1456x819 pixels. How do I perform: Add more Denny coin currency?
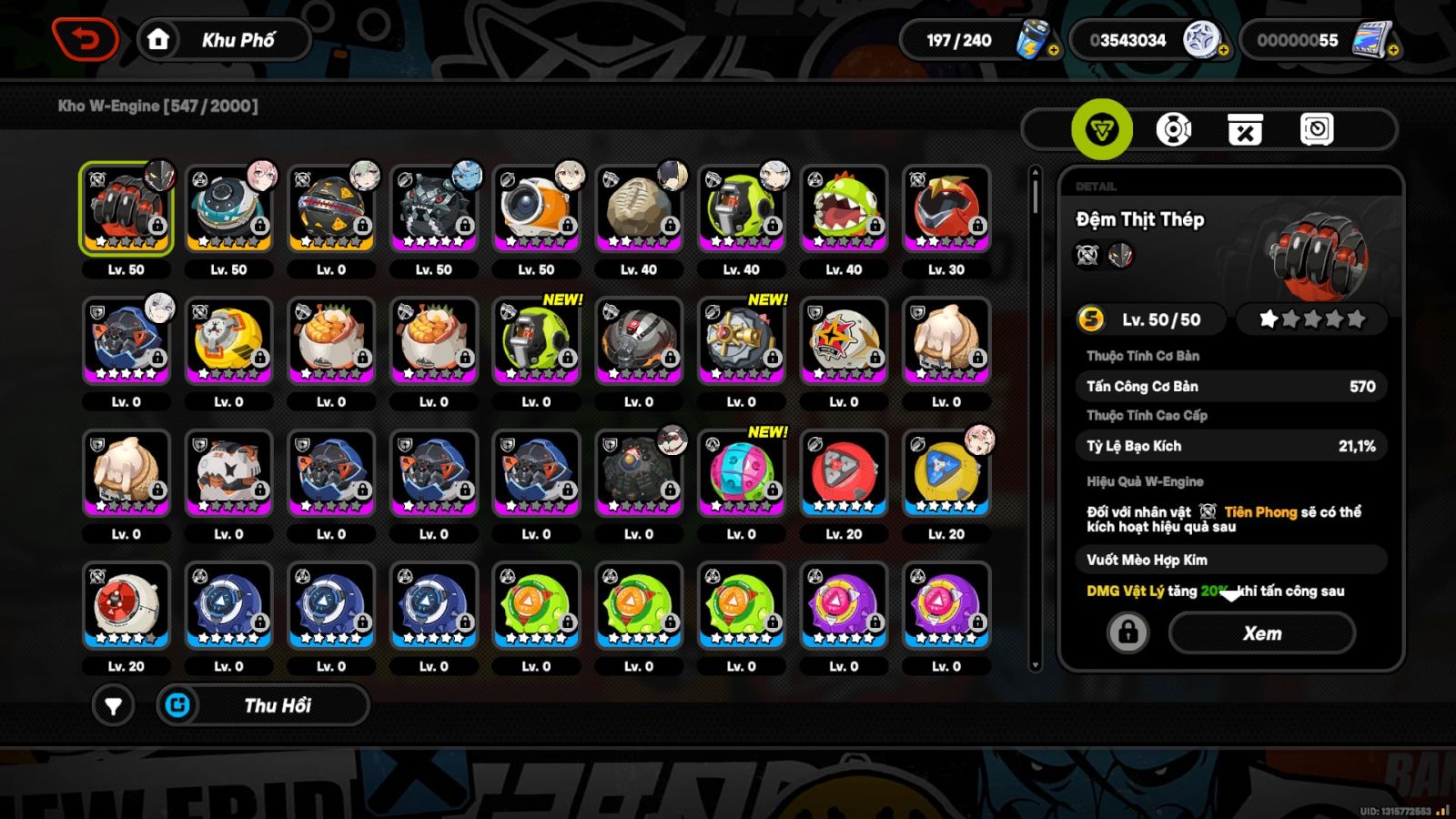(x=1223, y=51)
